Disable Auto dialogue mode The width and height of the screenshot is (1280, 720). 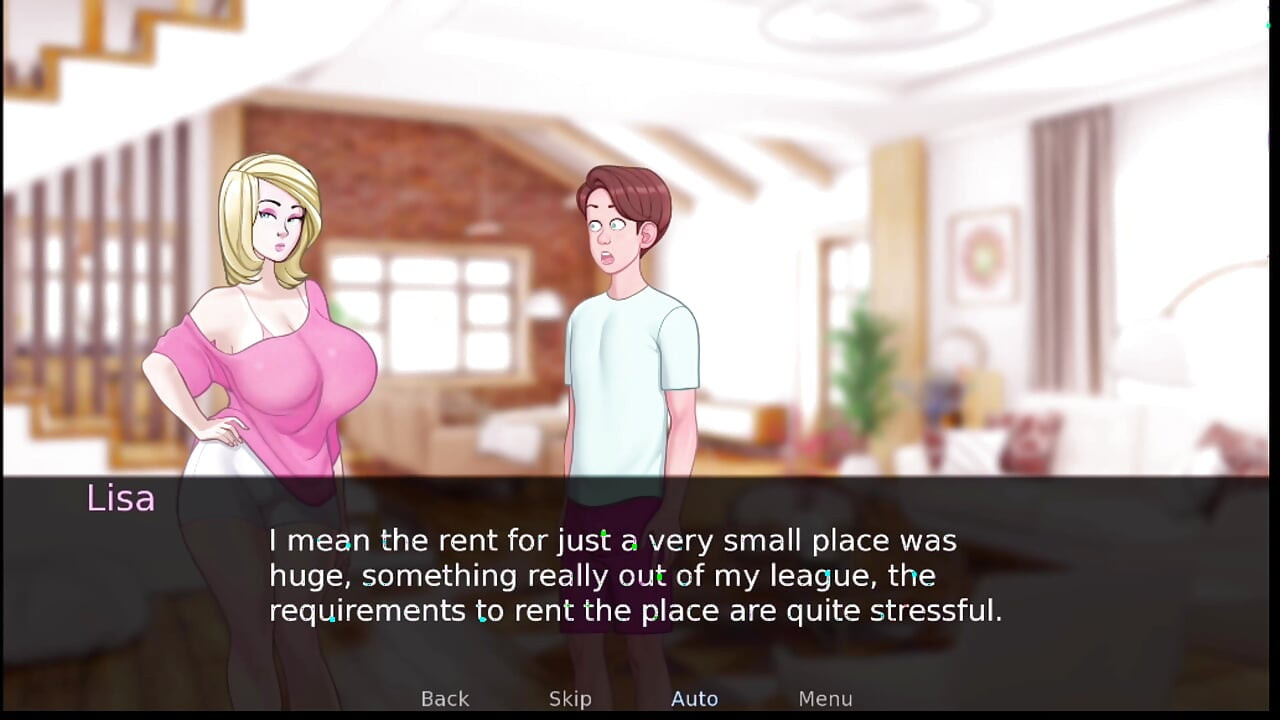(694, 699)
